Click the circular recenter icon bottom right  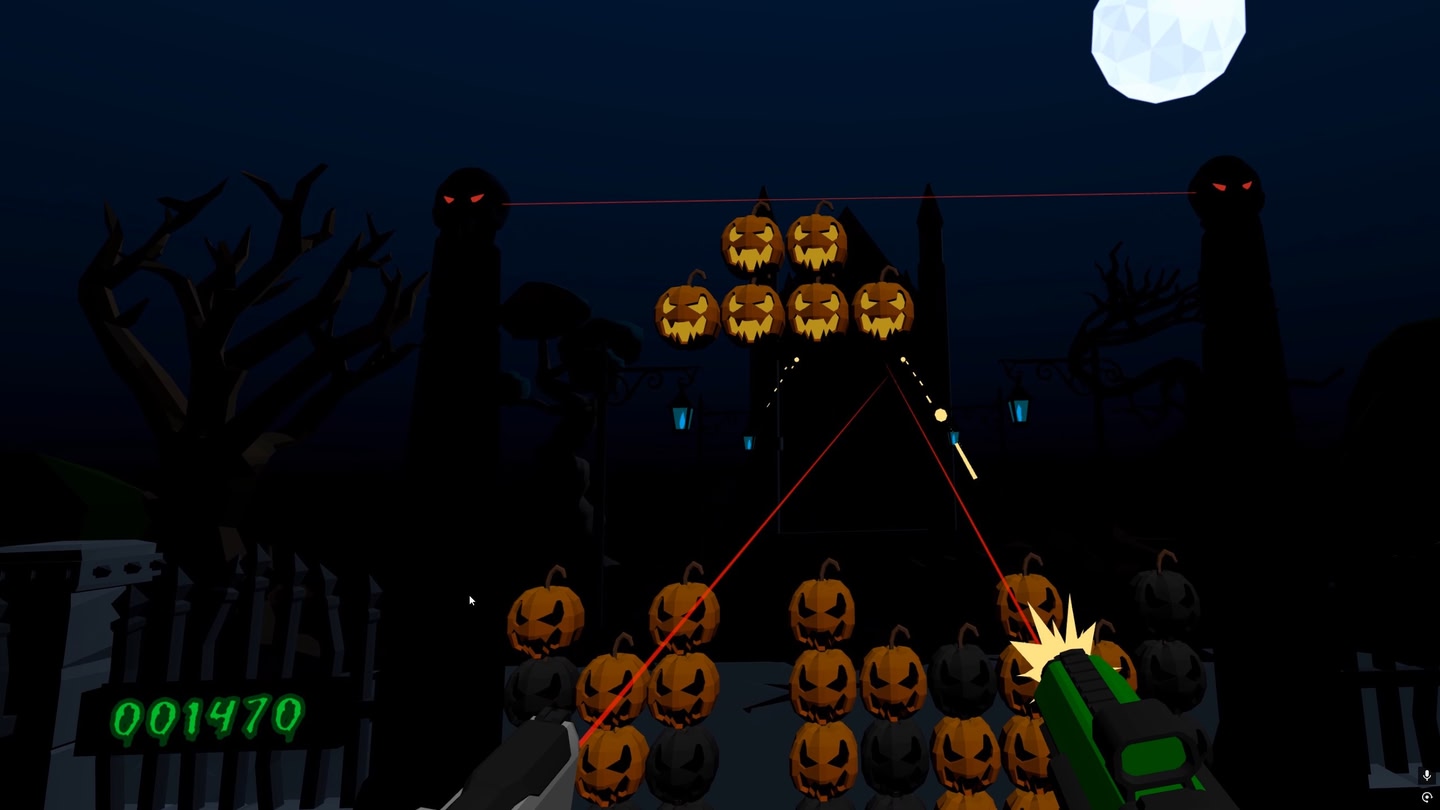pos(1428,797)
